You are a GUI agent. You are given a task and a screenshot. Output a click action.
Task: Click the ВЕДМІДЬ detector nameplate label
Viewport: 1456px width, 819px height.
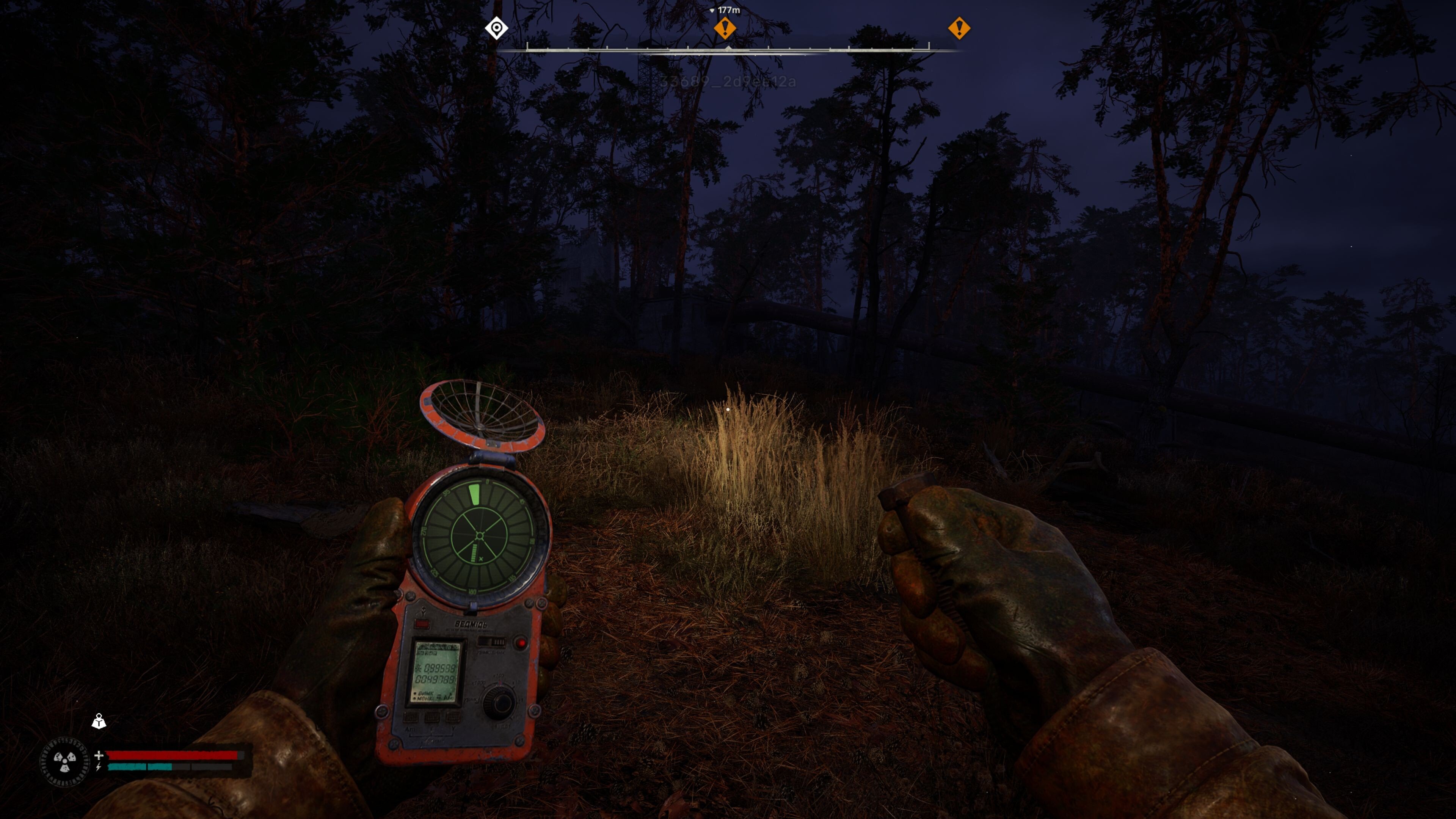pyautogui.click(x=471, y=624)
